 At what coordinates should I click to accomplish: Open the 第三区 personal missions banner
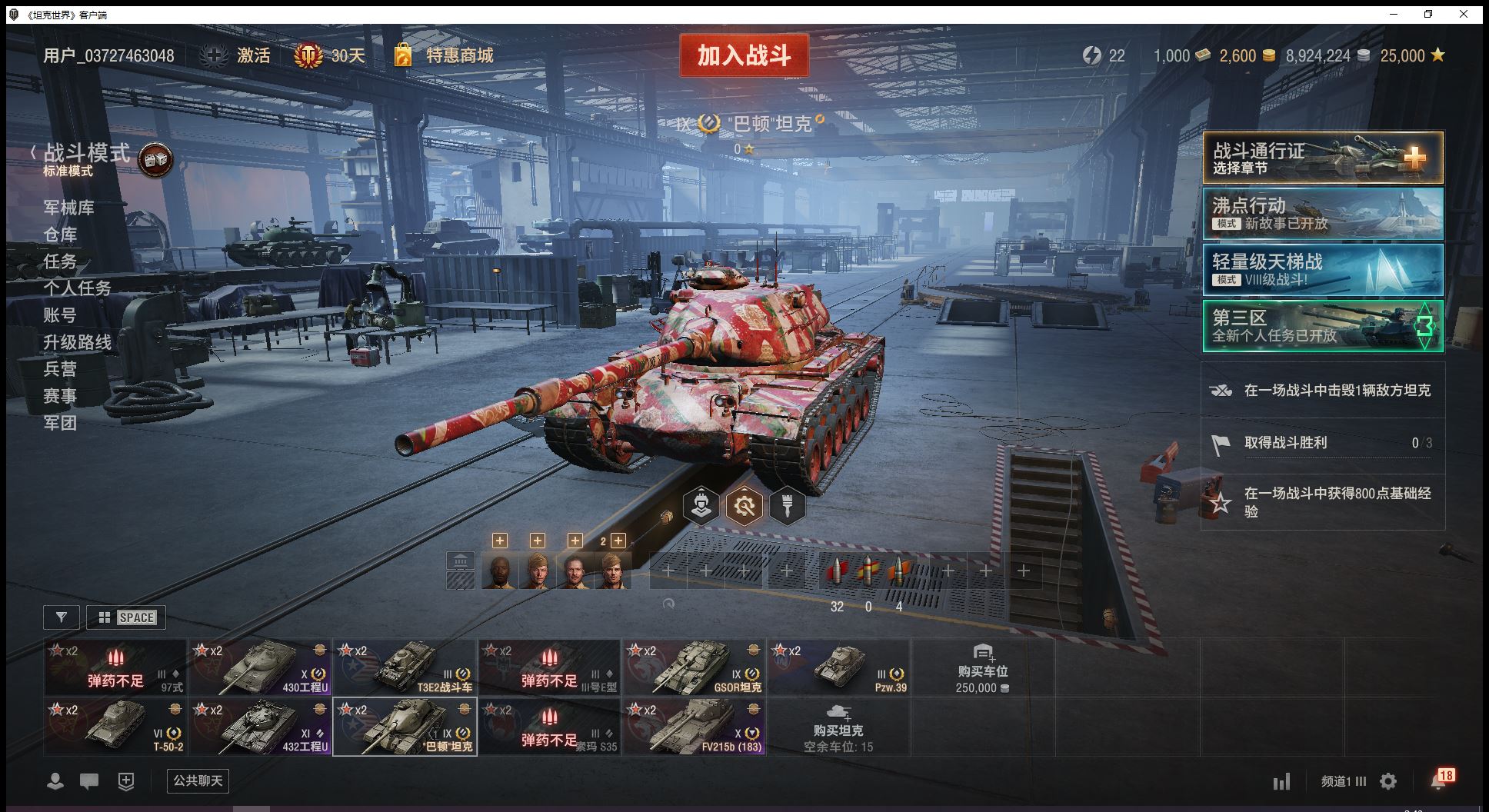(1322, 325)
